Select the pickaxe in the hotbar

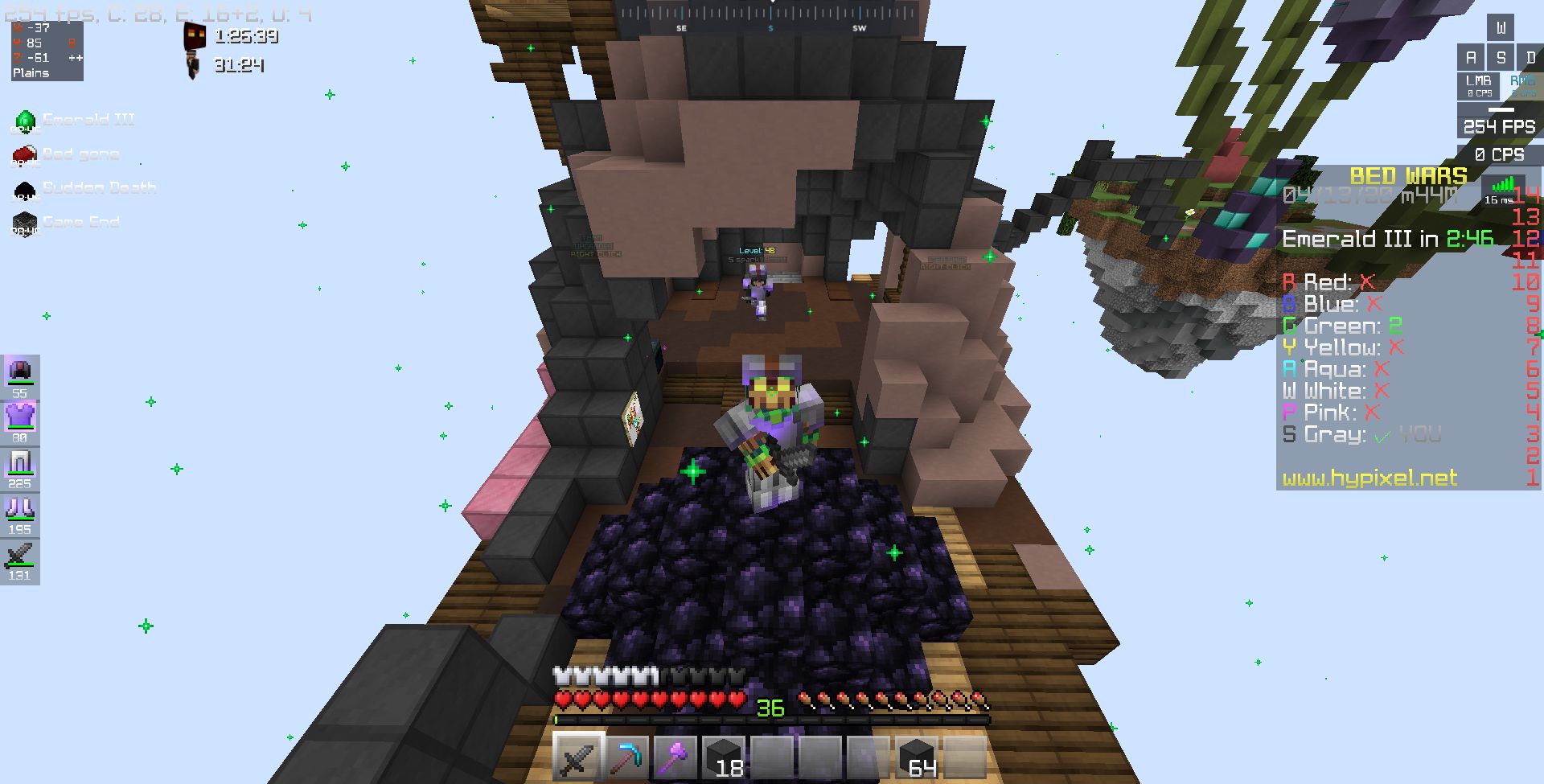pyautogui.click(x=627, y=755)
